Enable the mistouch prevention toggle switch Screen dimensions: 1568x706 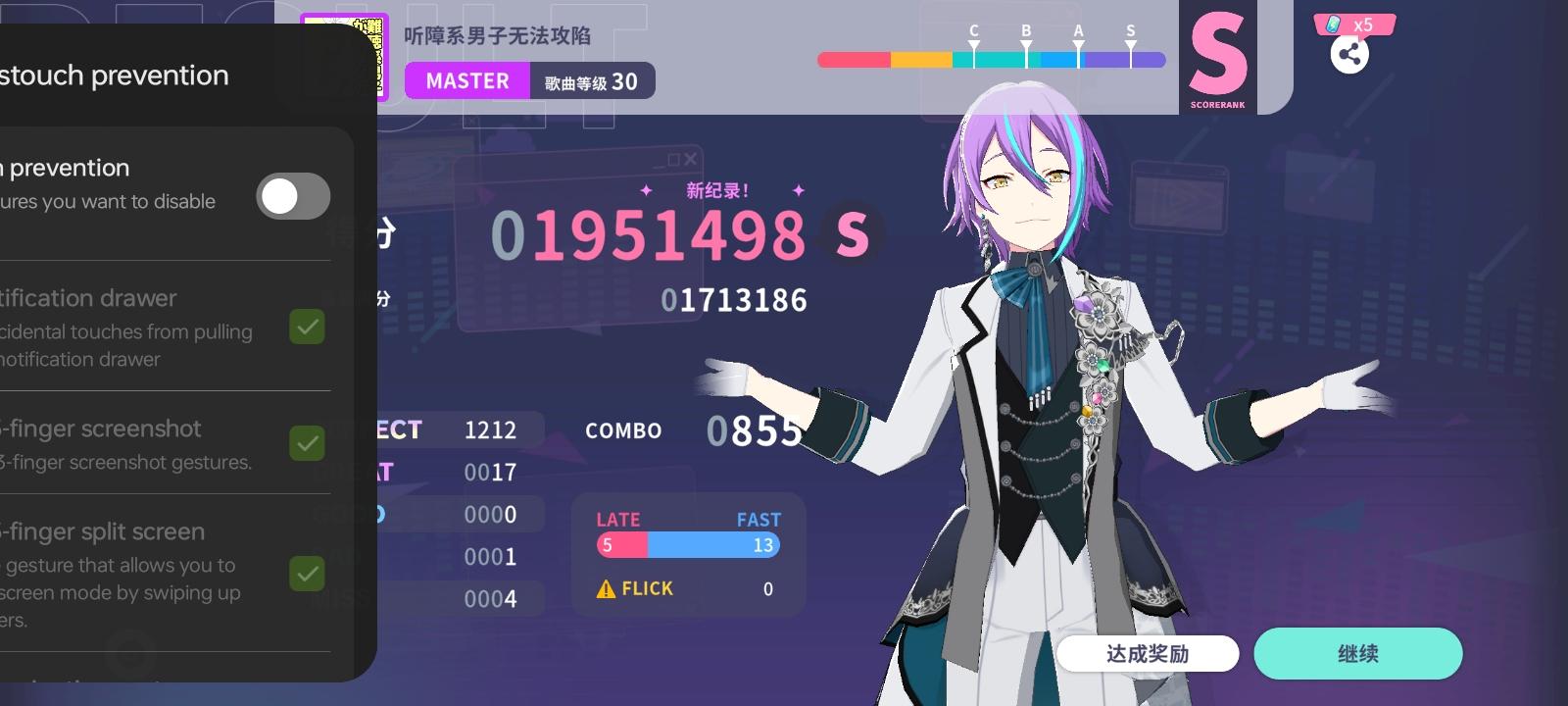click(x=293, y=196)
